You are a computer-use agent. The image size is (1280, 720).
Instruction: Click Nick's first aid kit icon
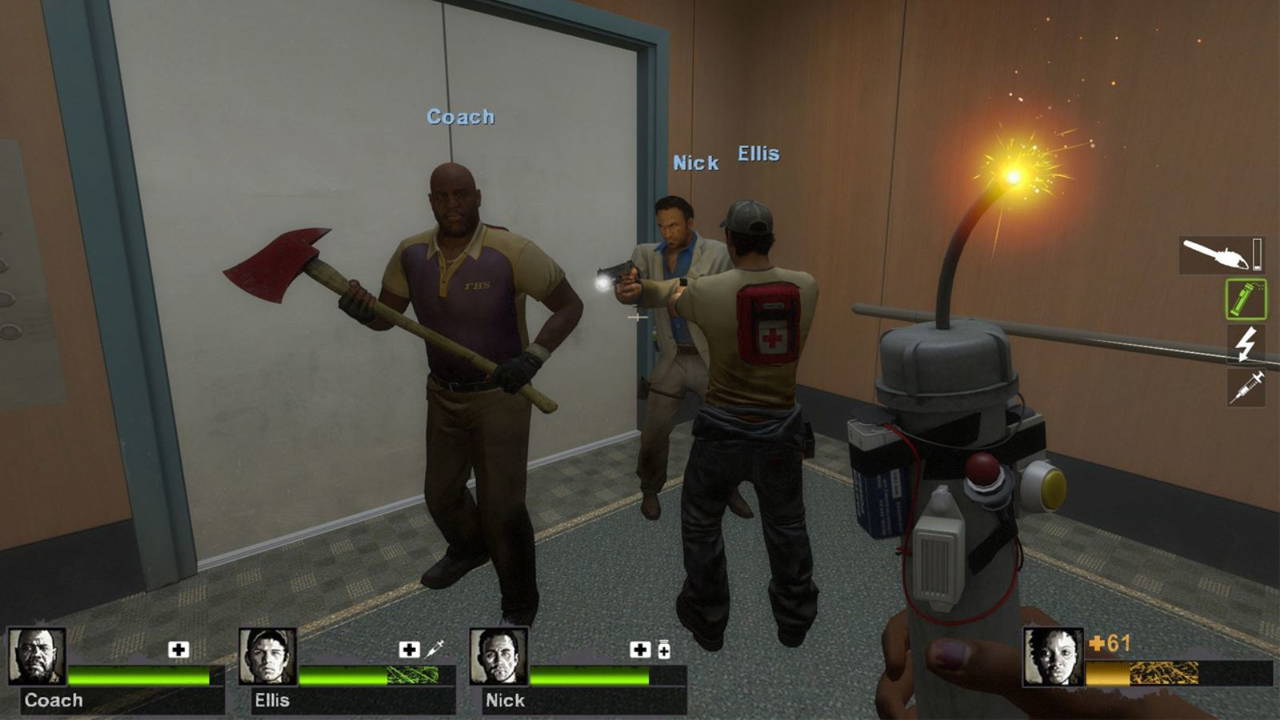coord(640,650)
